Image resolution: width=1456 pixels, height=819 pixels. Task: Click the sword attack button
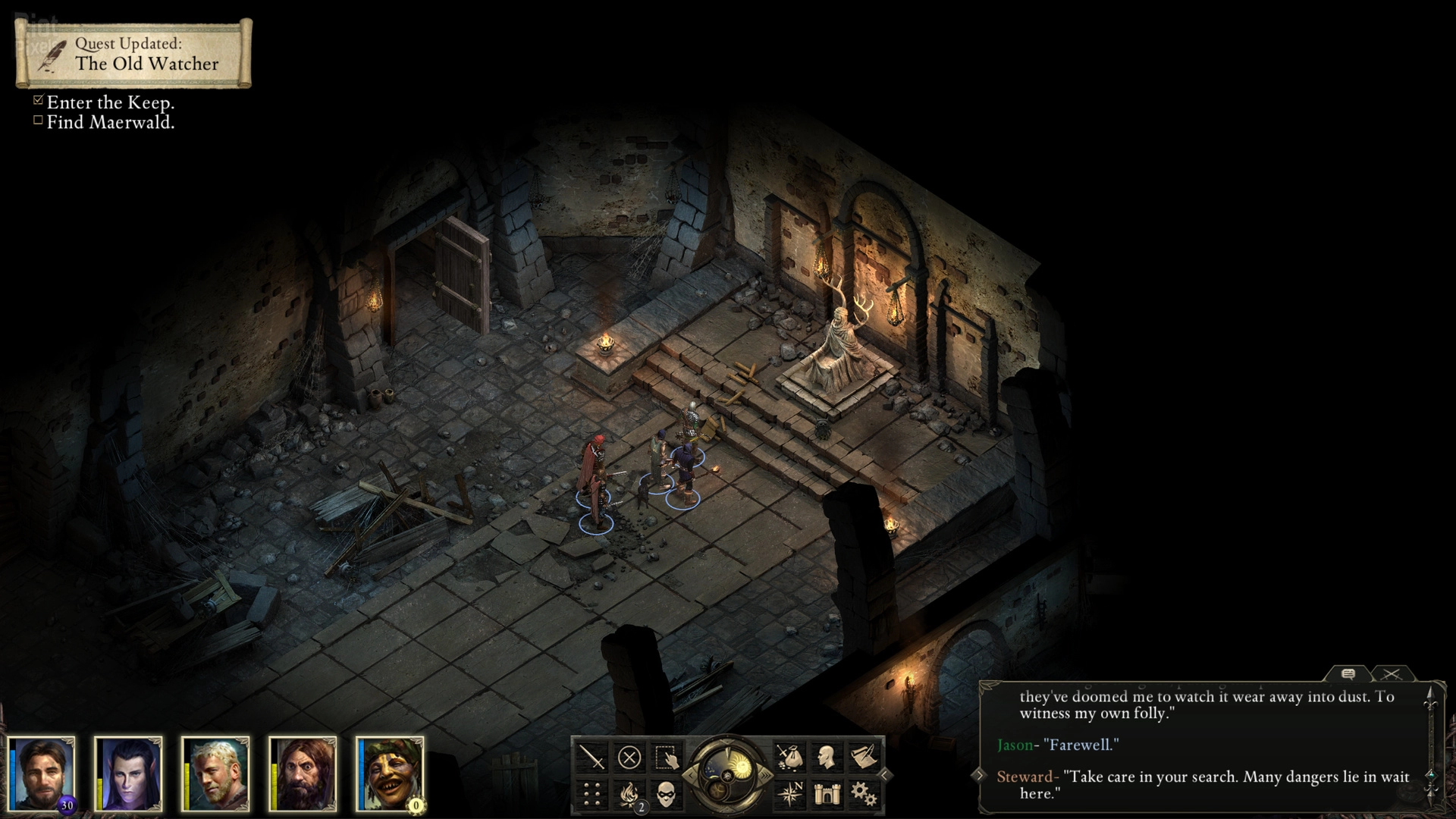[591, 757]
